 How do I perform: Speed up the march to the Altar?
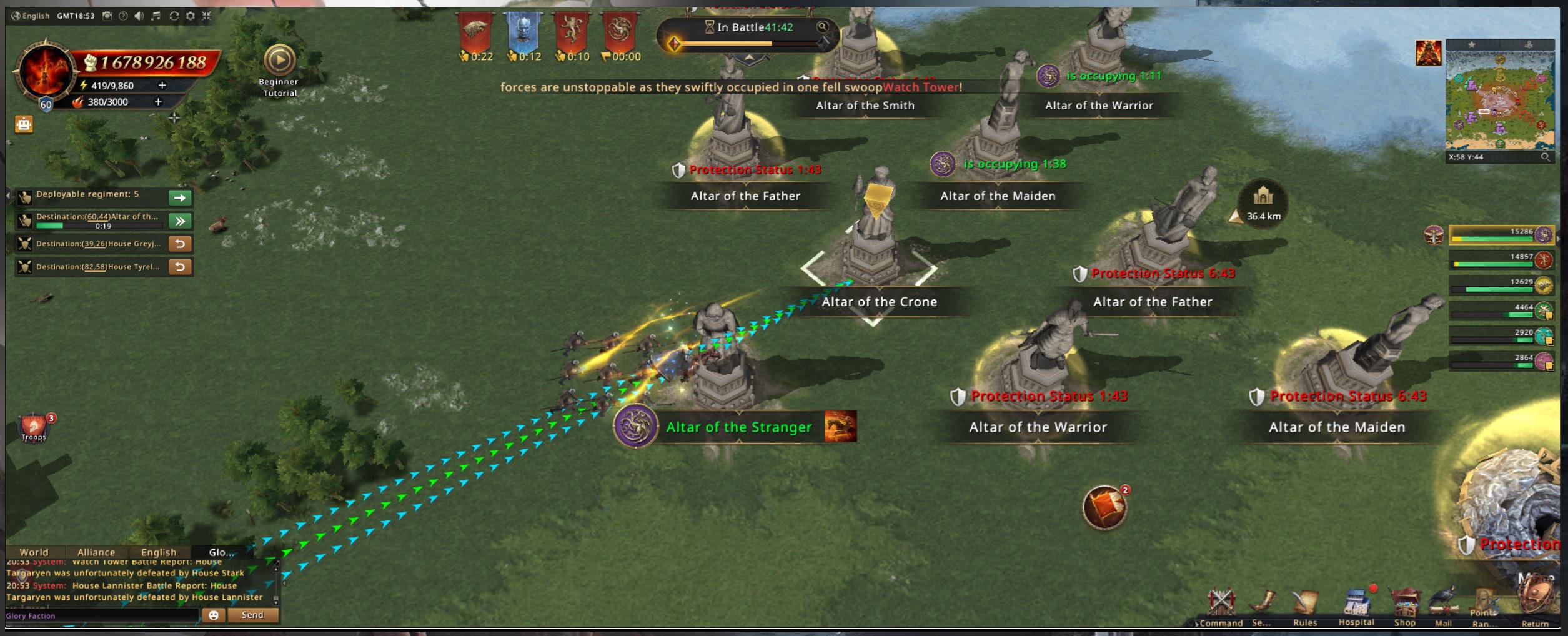coord(180,221)
